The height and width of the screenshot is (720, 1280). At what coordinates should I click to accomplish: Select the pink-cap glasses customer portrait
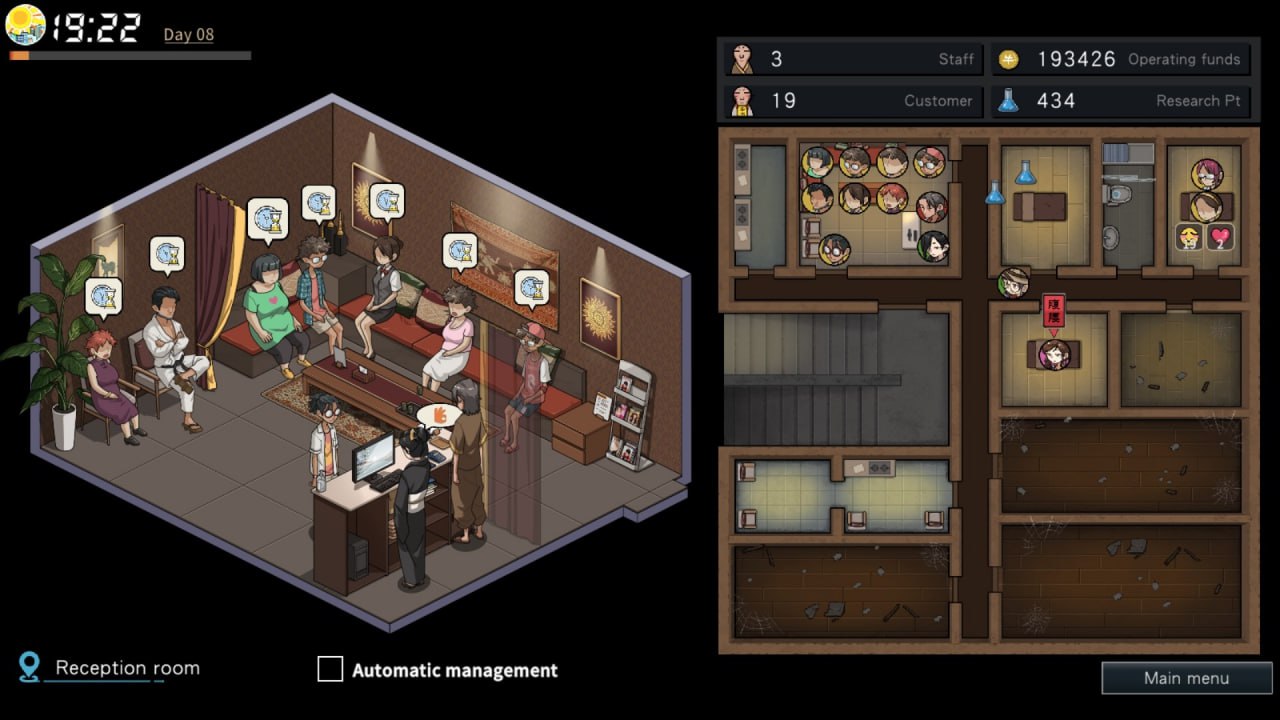point(929,162)
